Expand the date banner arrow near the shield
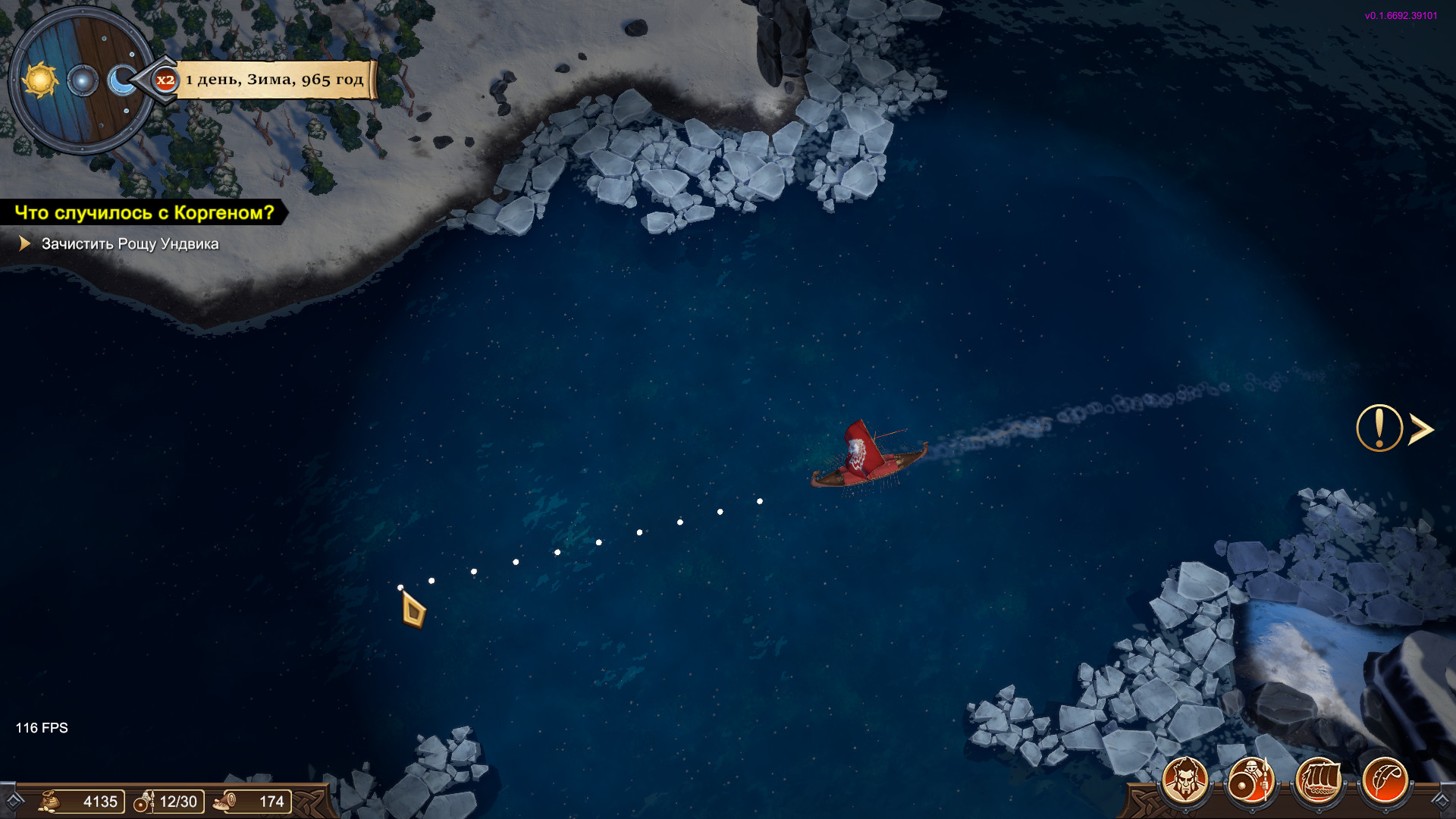The width and height of the screenshot is (1456, 819). click(146, 78)
